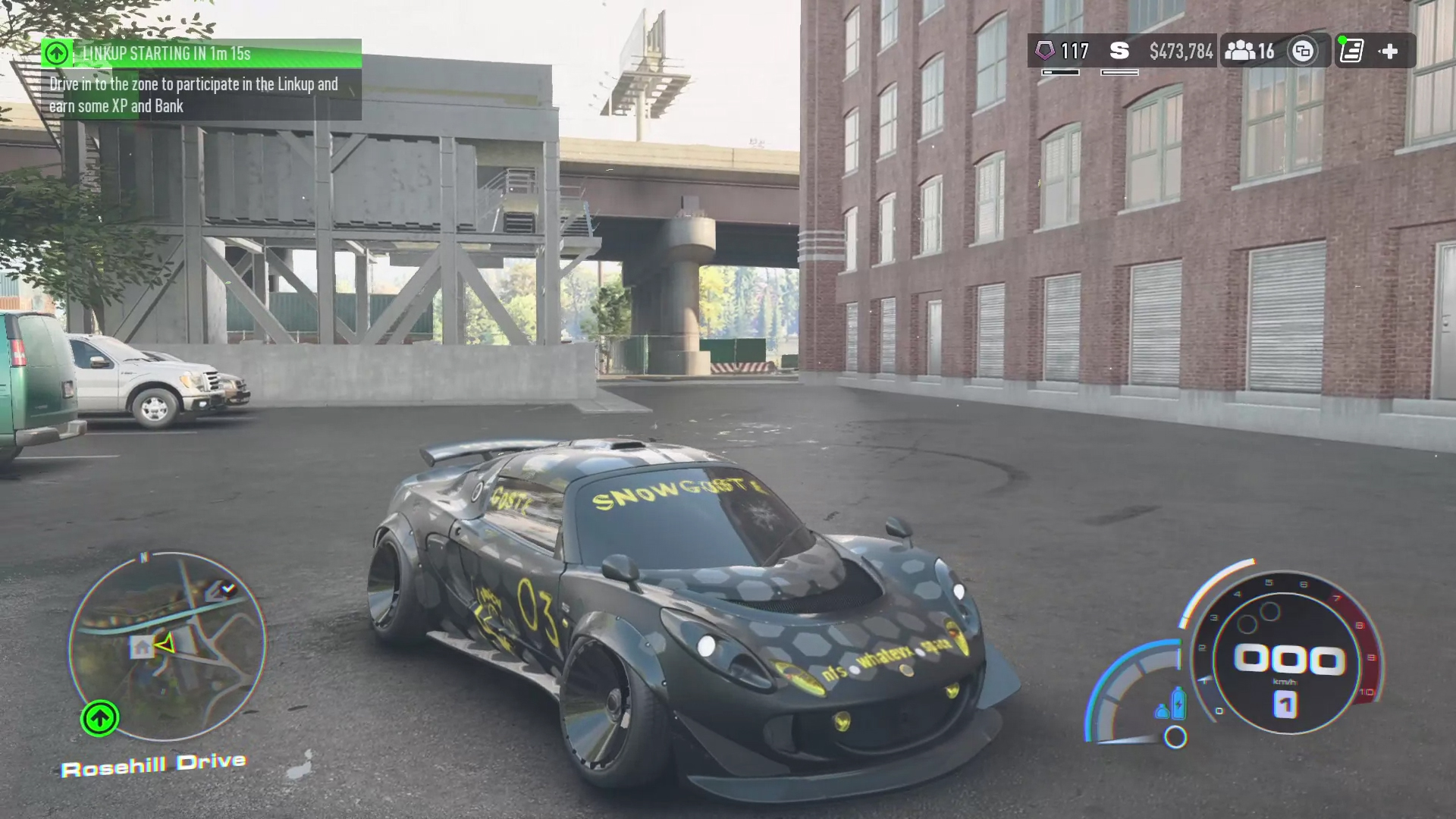This screenshot has height=819, width=1456.
Task: Open the circular minimap
Action: tap(167, 645)
